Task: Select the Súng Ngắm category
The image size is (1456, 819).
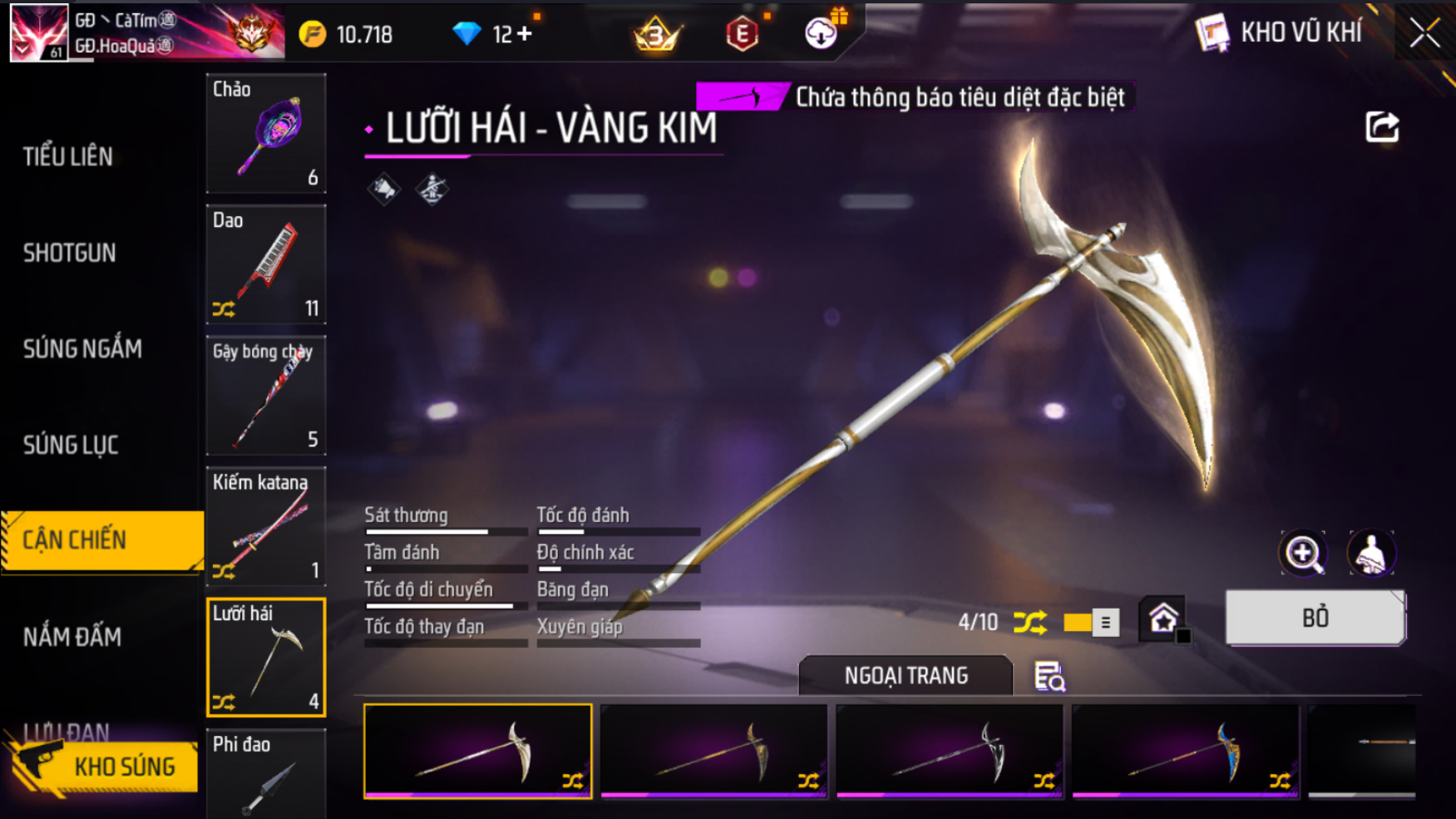Action: click(82, 349)
